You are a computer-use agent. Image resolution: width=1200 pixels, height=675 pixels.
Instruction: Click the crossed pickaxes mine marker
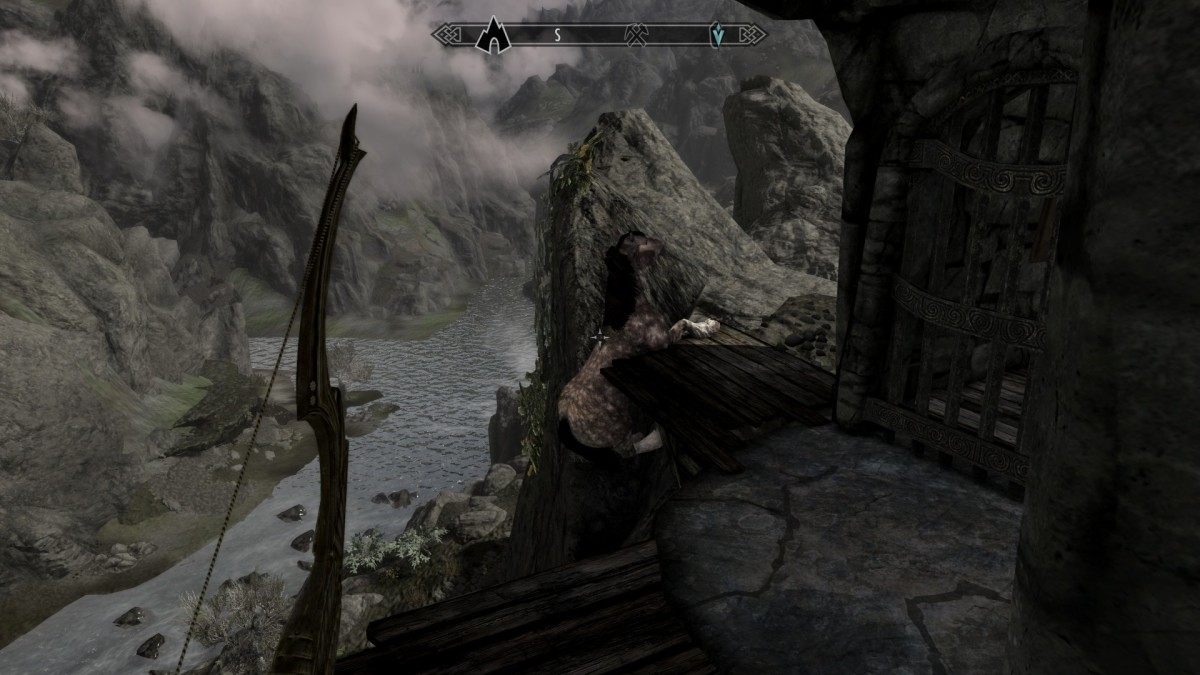click(x=634, y=35)
